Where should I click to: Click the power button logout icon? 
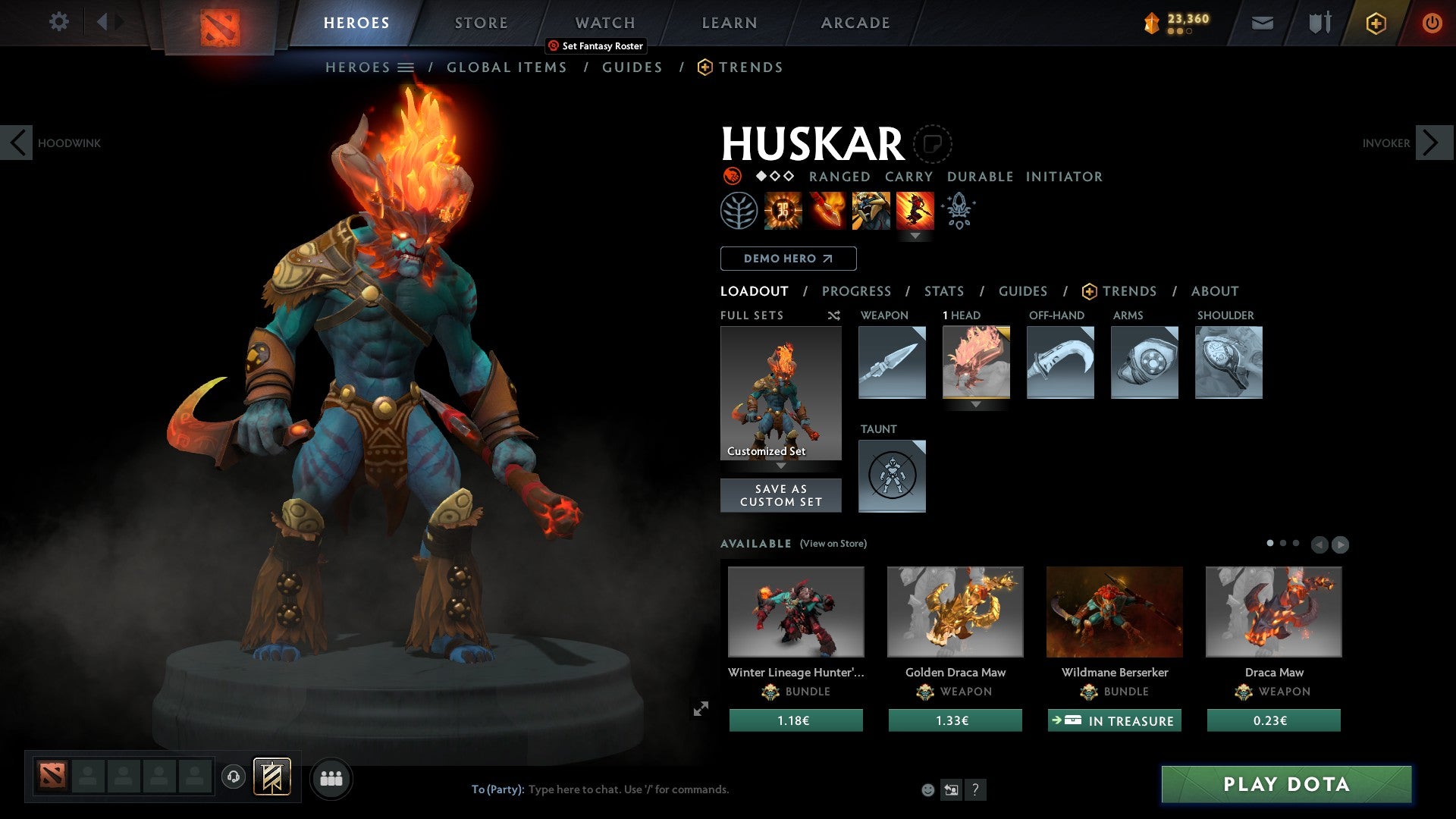point(1432,23)
